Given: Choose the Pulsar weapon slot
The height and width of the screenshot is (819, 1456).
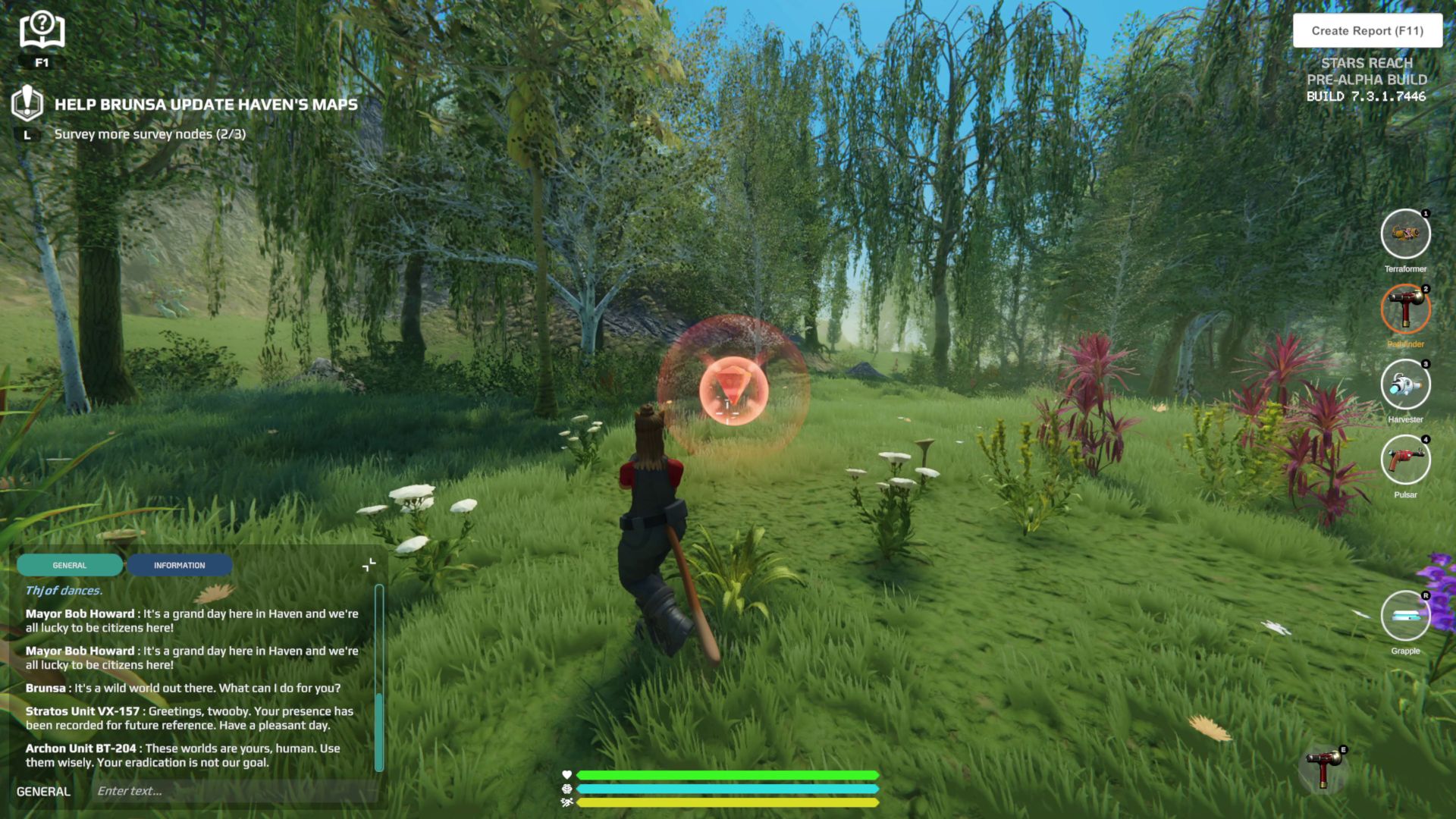Looking at the screenshot, I should point(1405,460).
